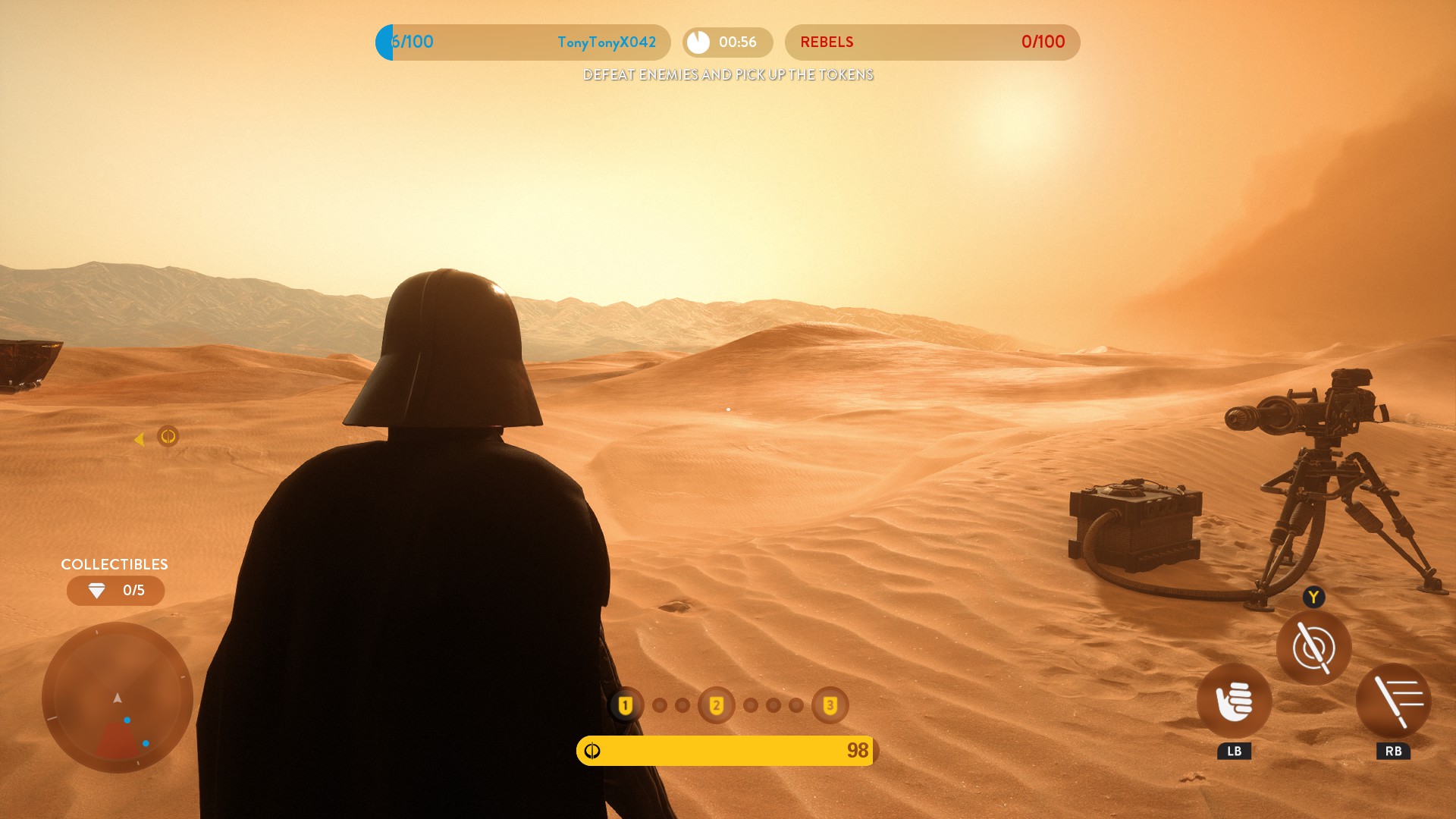The width and height of the screenshot is (1456, 819).
Task: Select the level 2 trait badge
Action: point(716,706)
